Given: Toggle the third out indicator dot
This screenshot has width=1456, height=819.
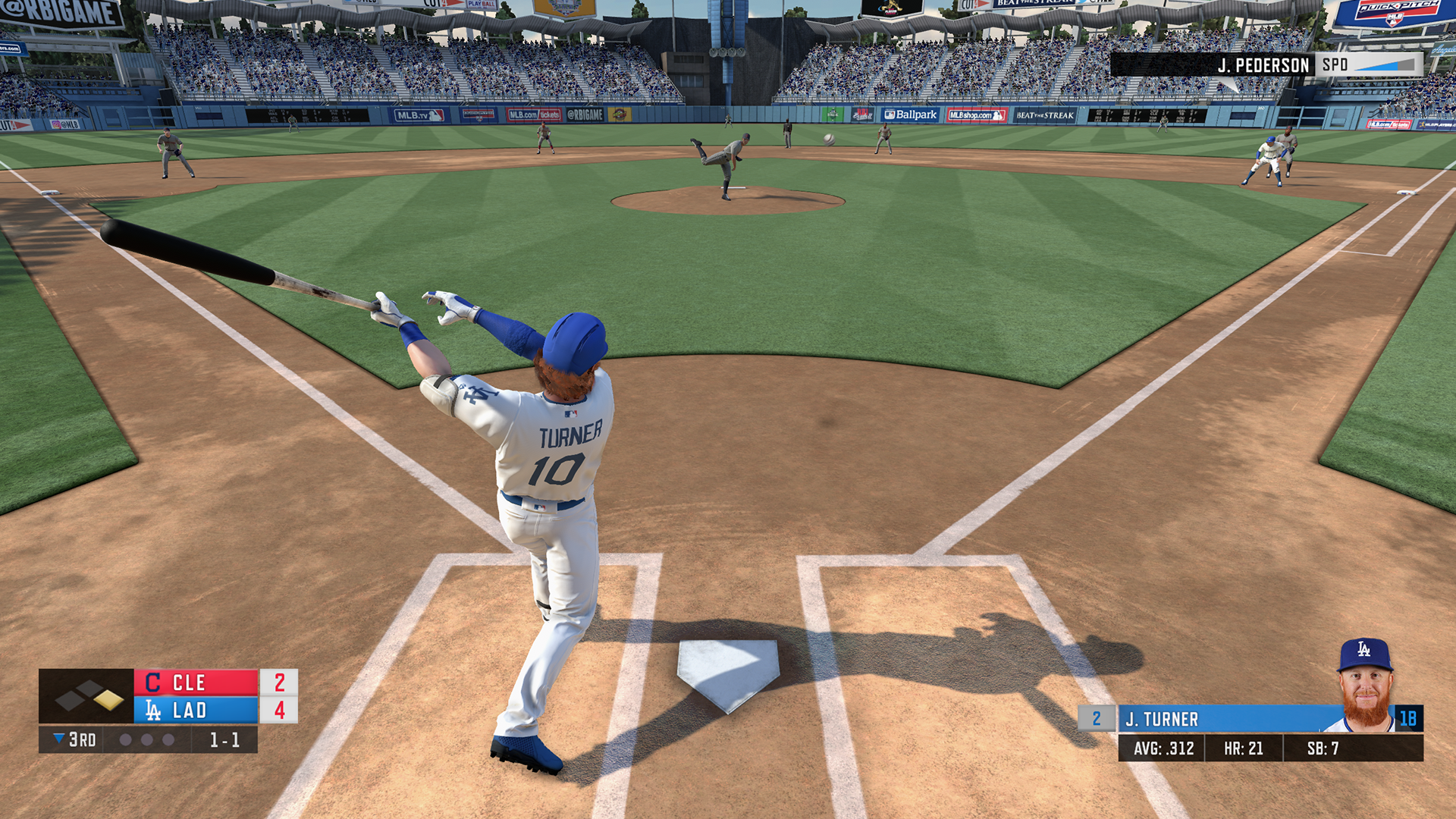Looking at the screenshot, I should click(168, 741).
